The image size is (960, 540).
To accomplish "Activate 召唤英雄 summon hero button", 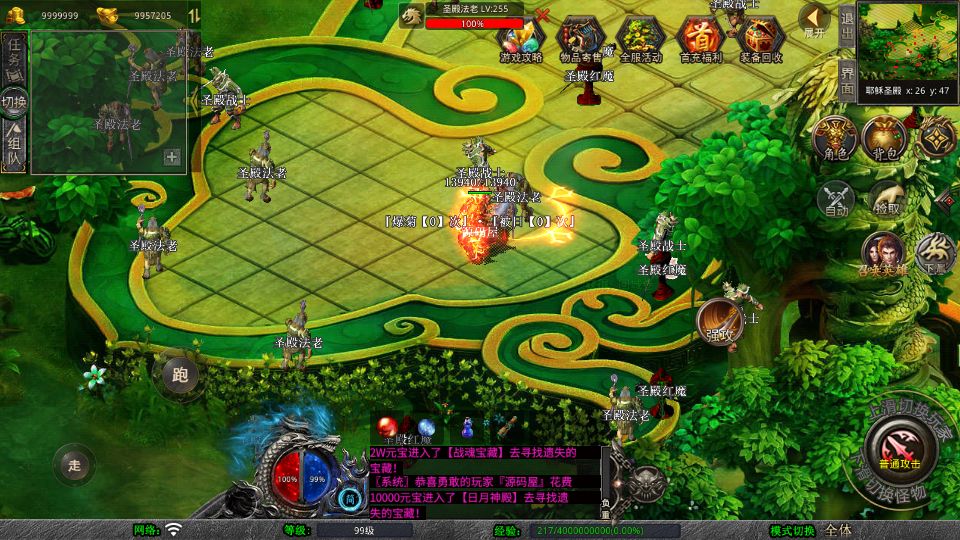I will tap(884, 252).
